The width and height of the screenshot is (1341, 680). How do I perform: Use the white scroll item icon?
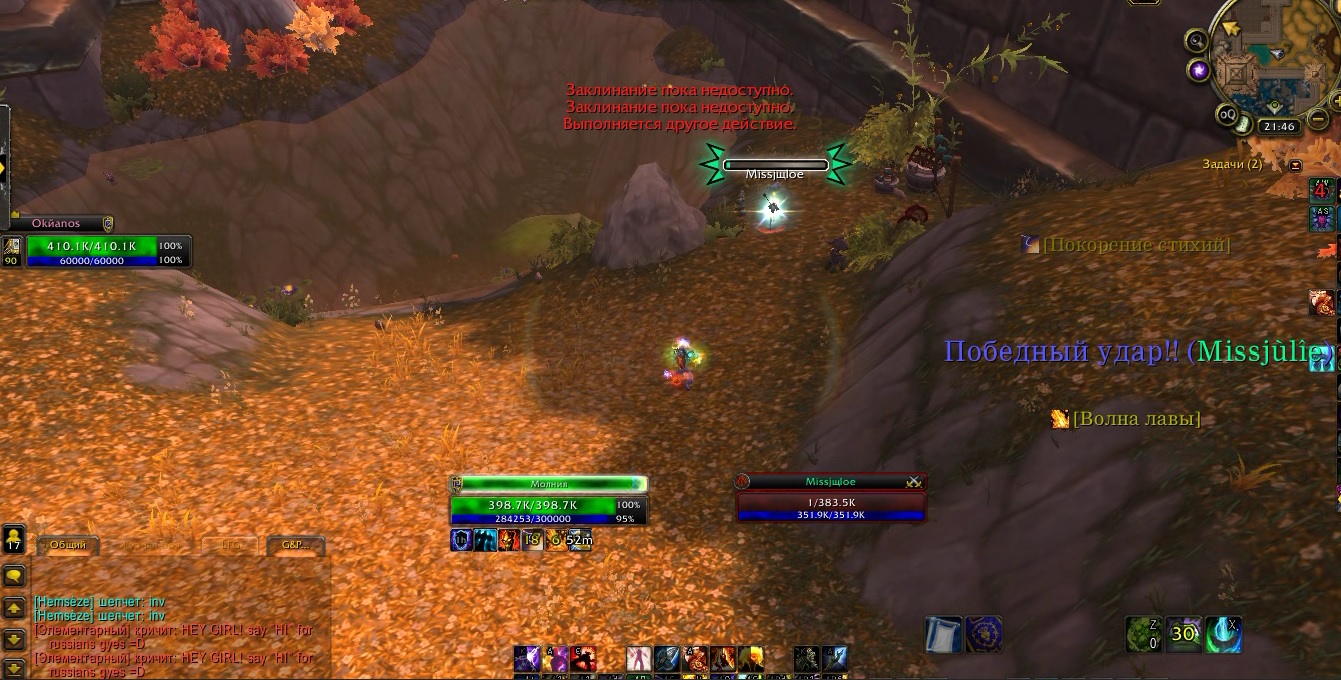click(943, 634)
